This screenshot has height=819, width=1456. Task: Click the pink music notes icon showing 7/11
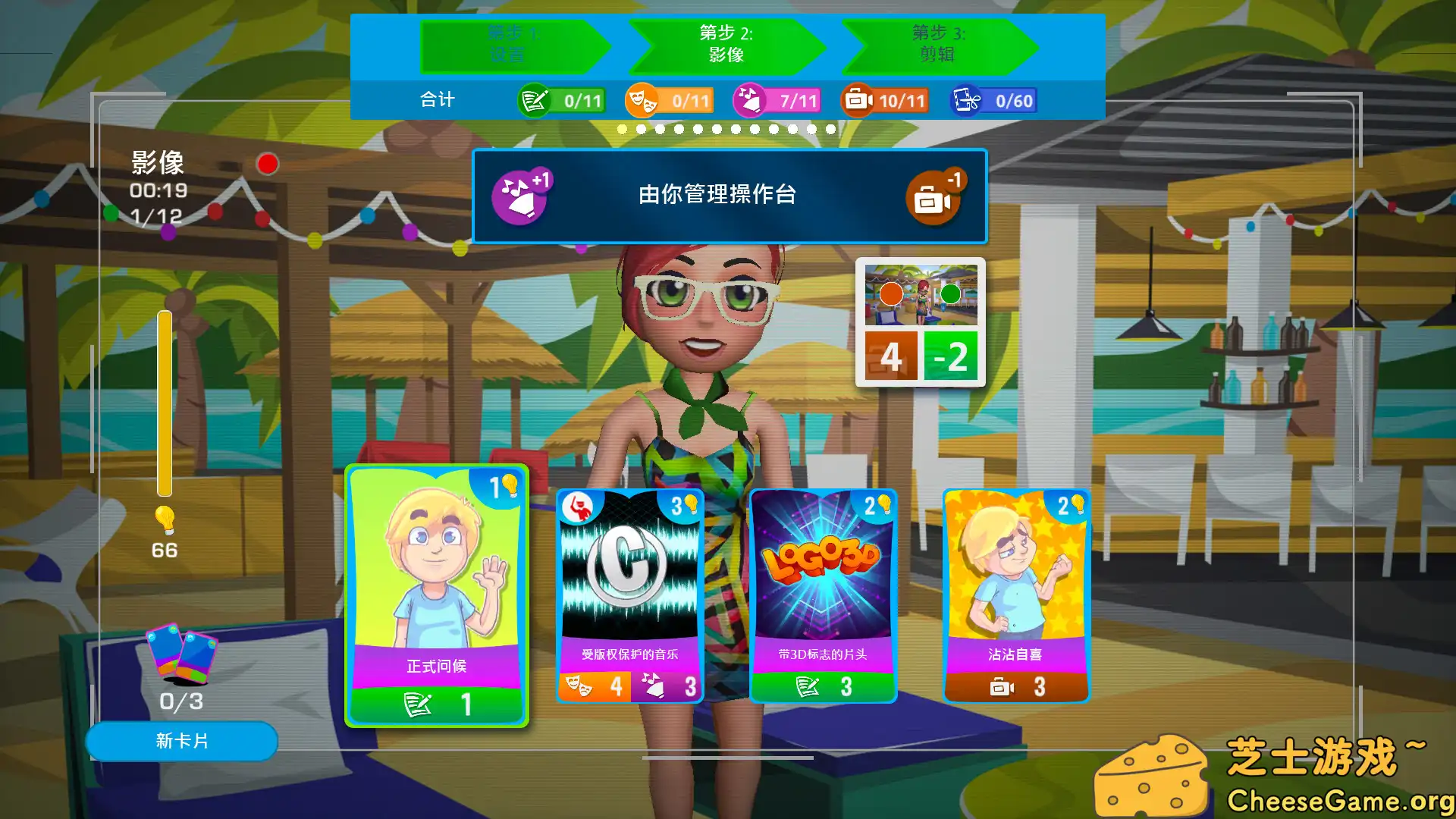point(749,99)
